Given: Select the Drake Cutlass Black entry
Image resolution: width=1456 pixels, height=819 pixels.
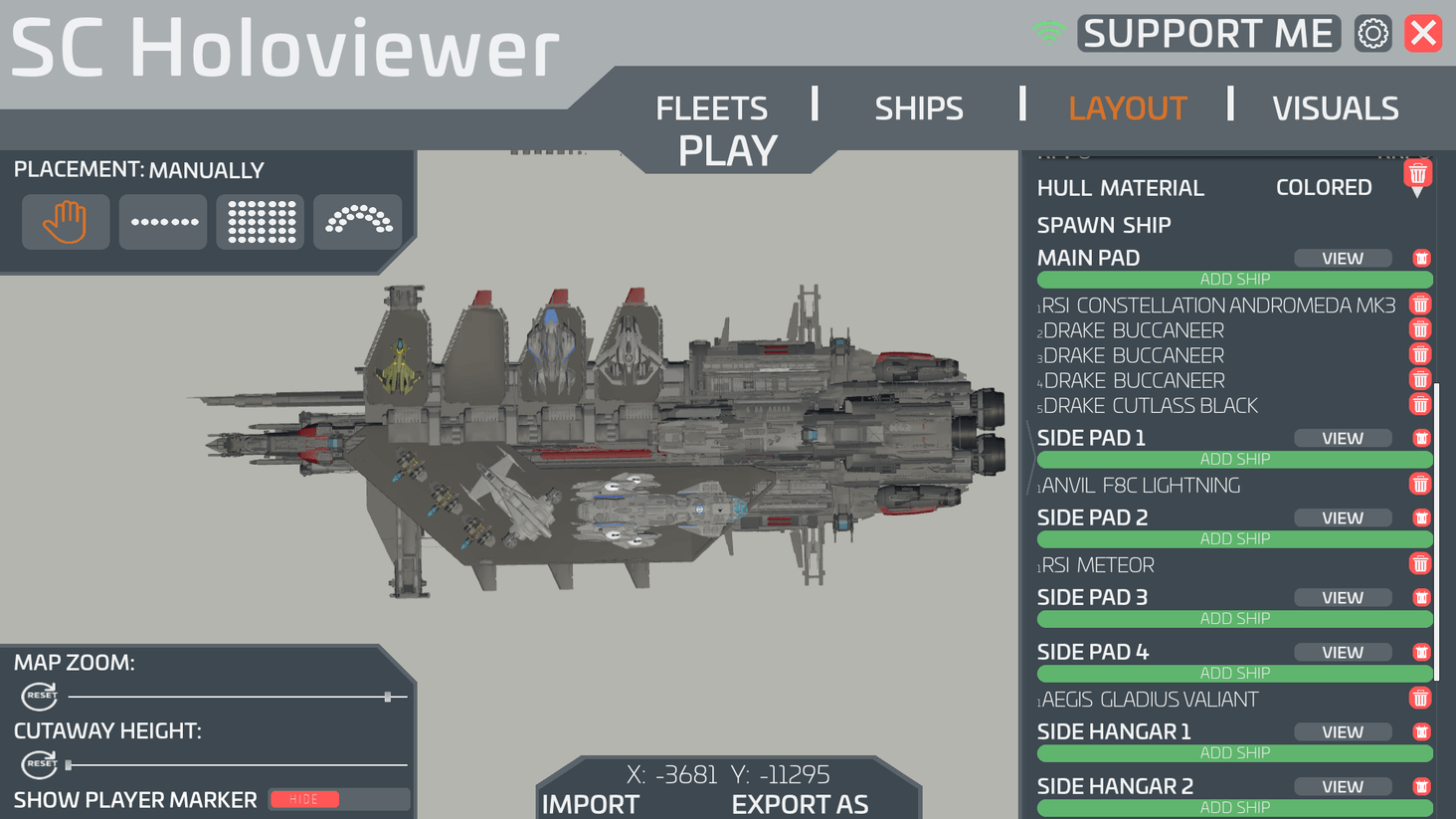Looking at the screenshot, I should click(x=1149, y=405).
